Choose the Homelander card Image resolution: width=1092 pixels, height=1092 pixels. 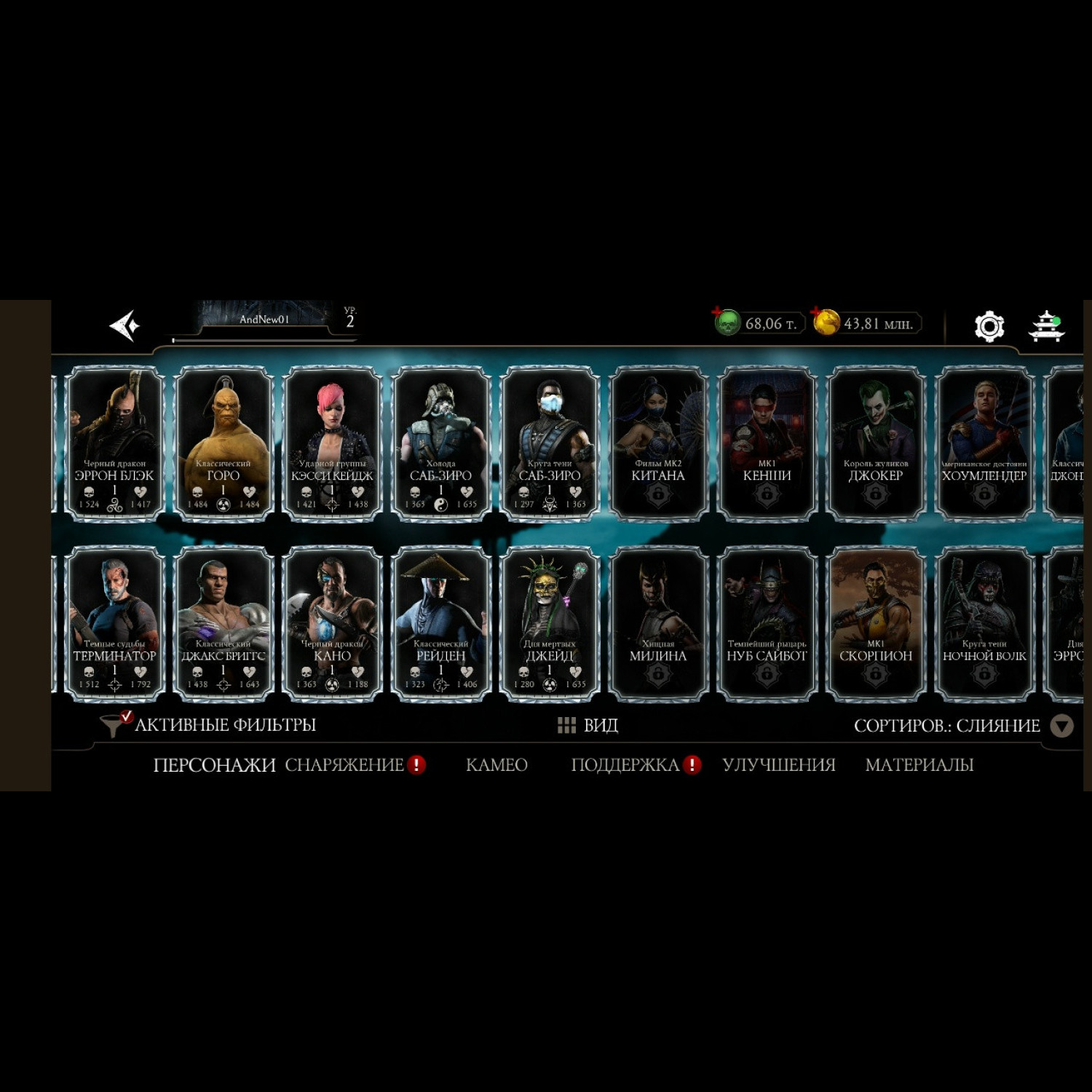tap(984, 443)
